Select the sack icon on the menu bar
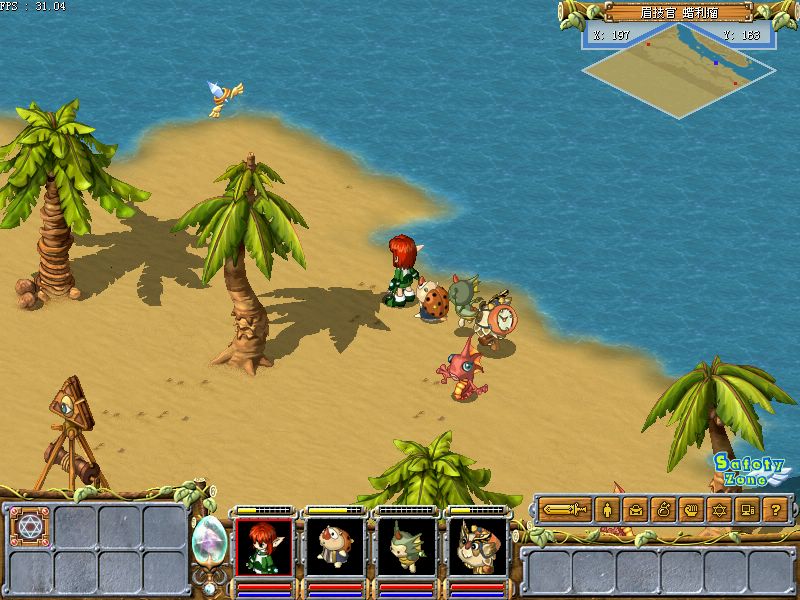This screenshot has height=600, width=800. [663, 510]
